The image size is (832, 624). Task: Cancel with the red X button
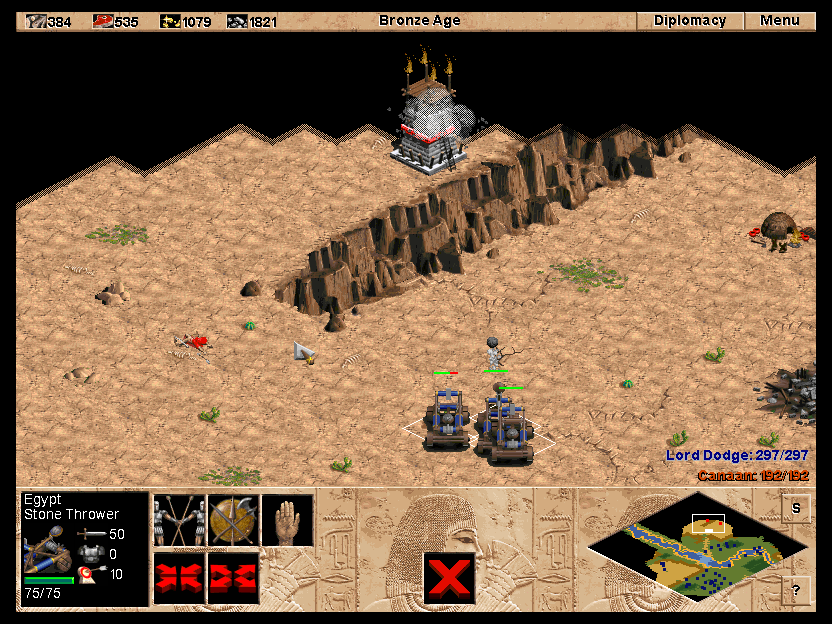pyautogui.click(x=449, y=578)
